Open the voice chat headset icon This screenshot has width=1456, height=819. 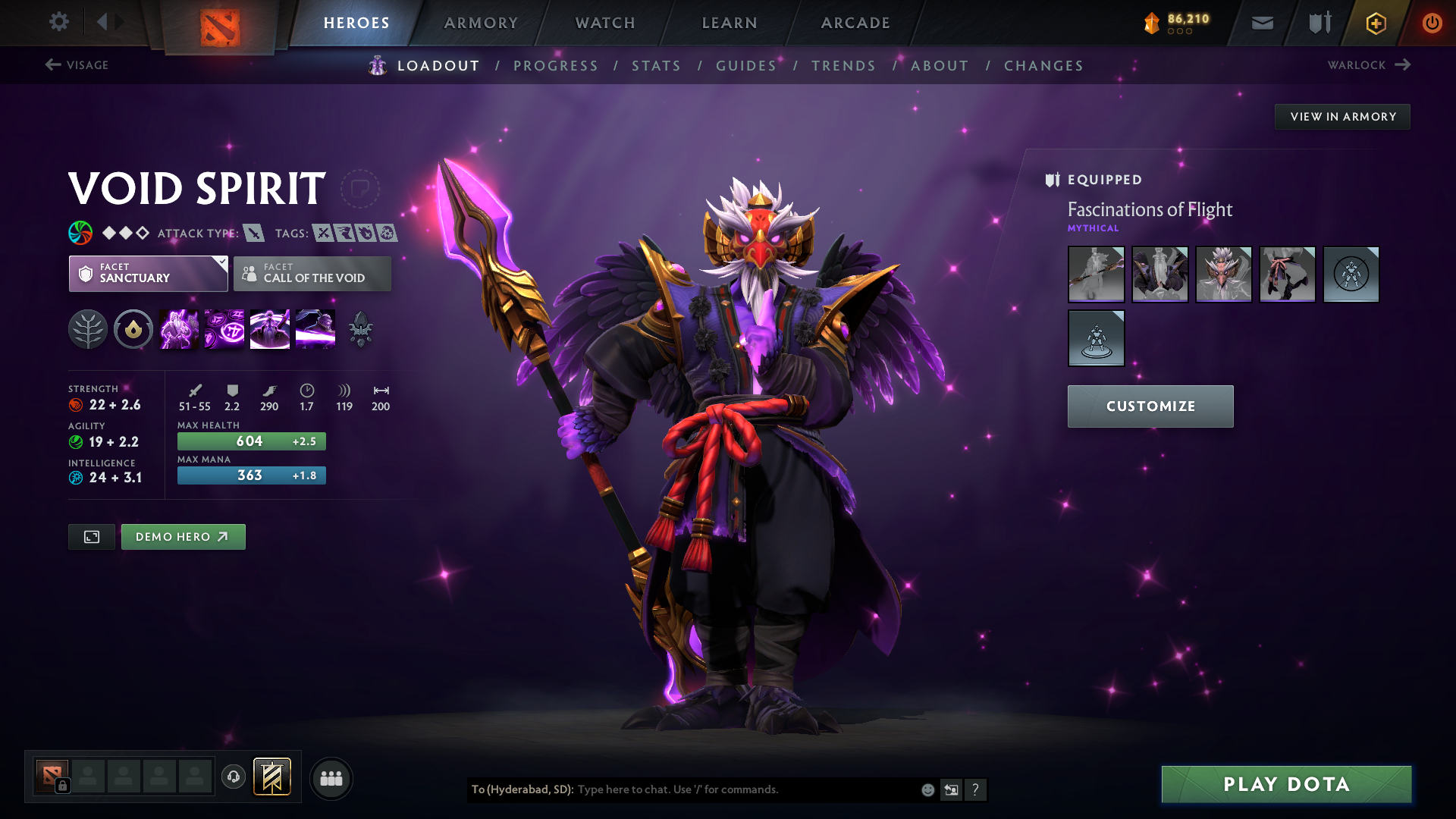pyautogui.click(x=234, y=777)
